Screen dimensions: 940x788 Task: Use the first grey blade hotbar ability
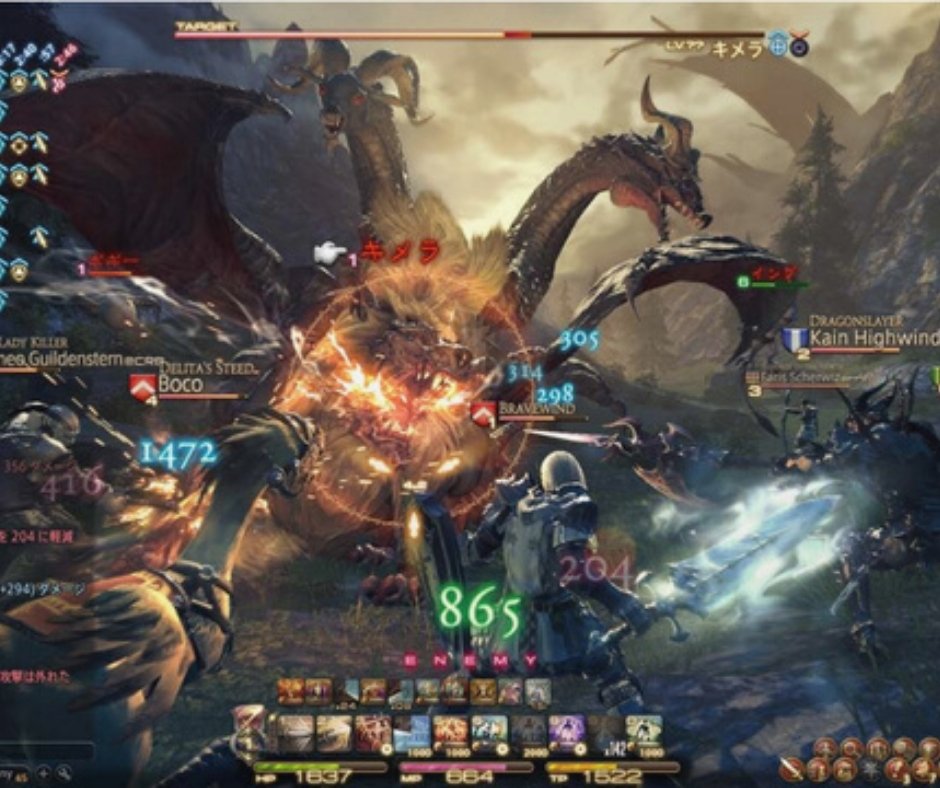[295, 733]
